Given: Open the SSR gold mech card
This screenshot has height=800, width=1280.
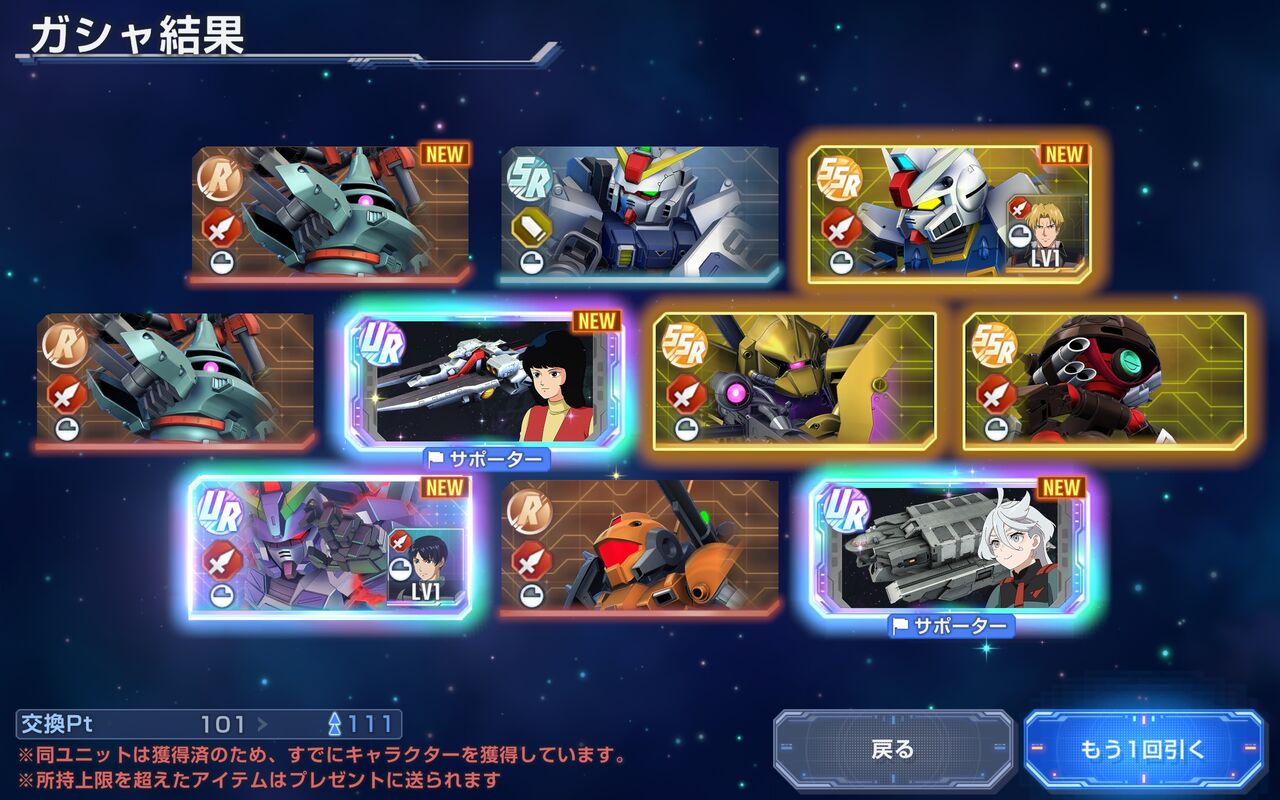Looking at the screenshot, I should [x=794, y=378].
